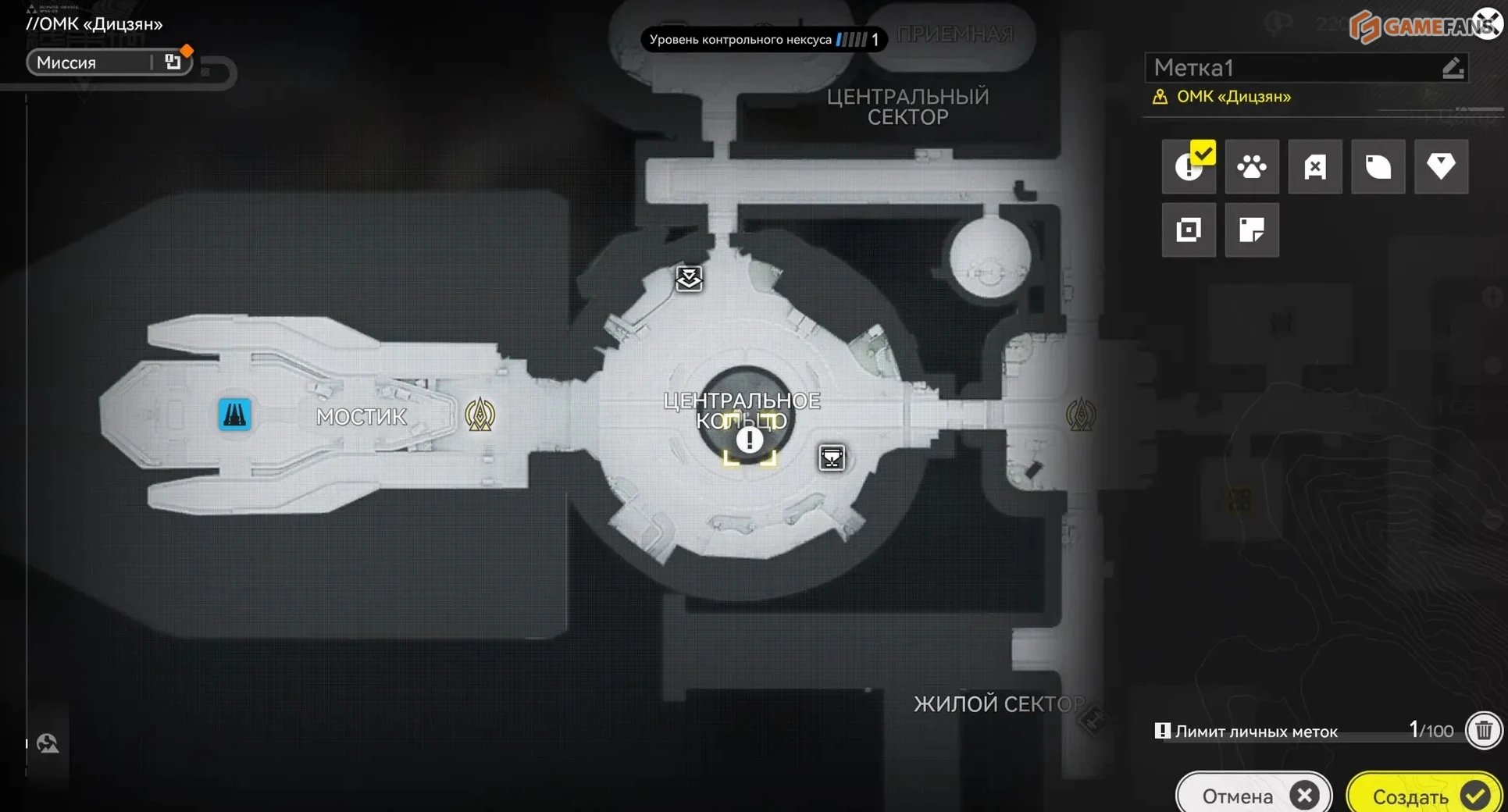
Task: Open the Миссия selector
Action: pos(109,62)
